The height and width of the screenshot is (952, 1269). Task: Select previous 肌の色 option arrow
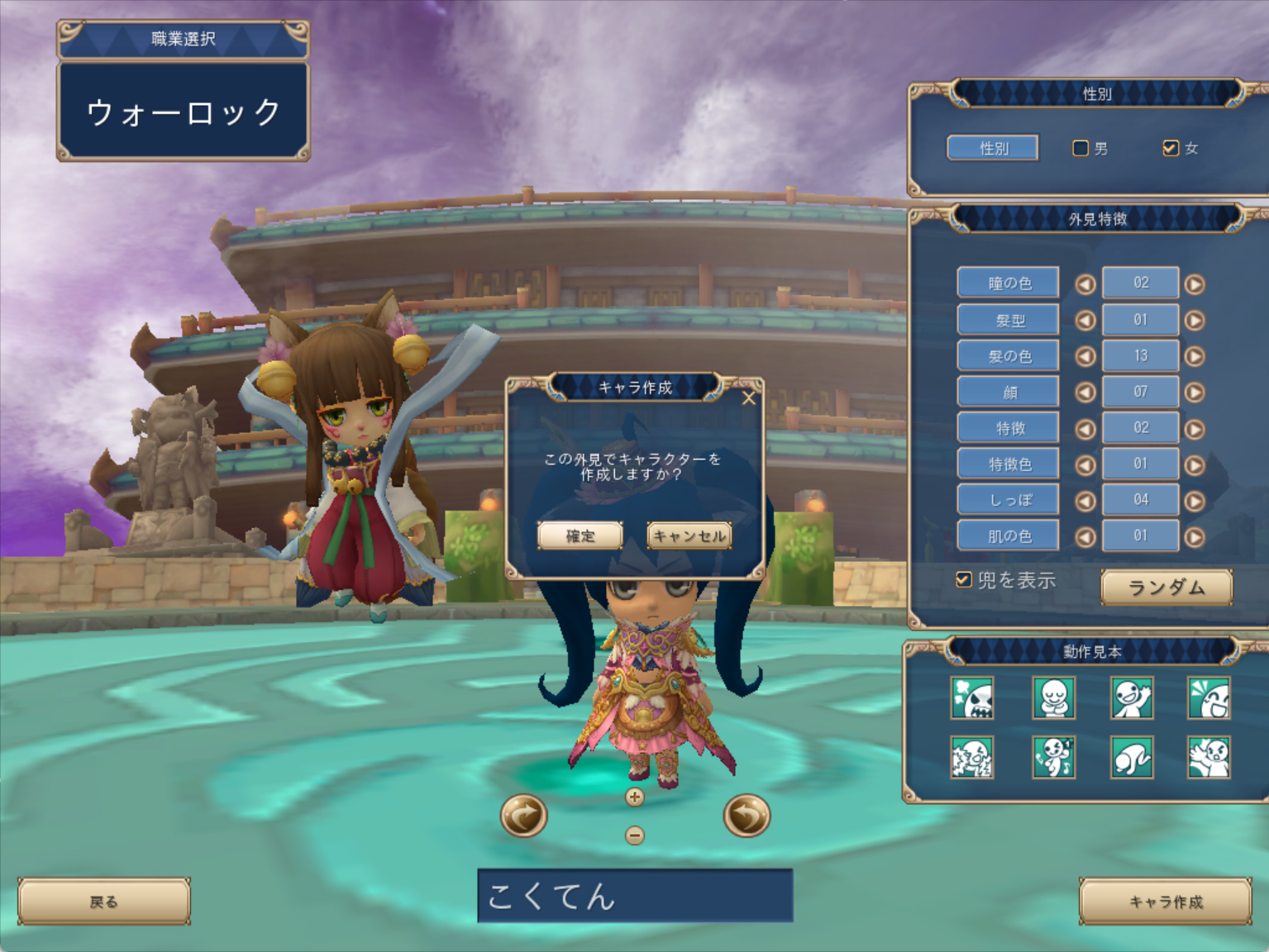(x=1085, y=537)
